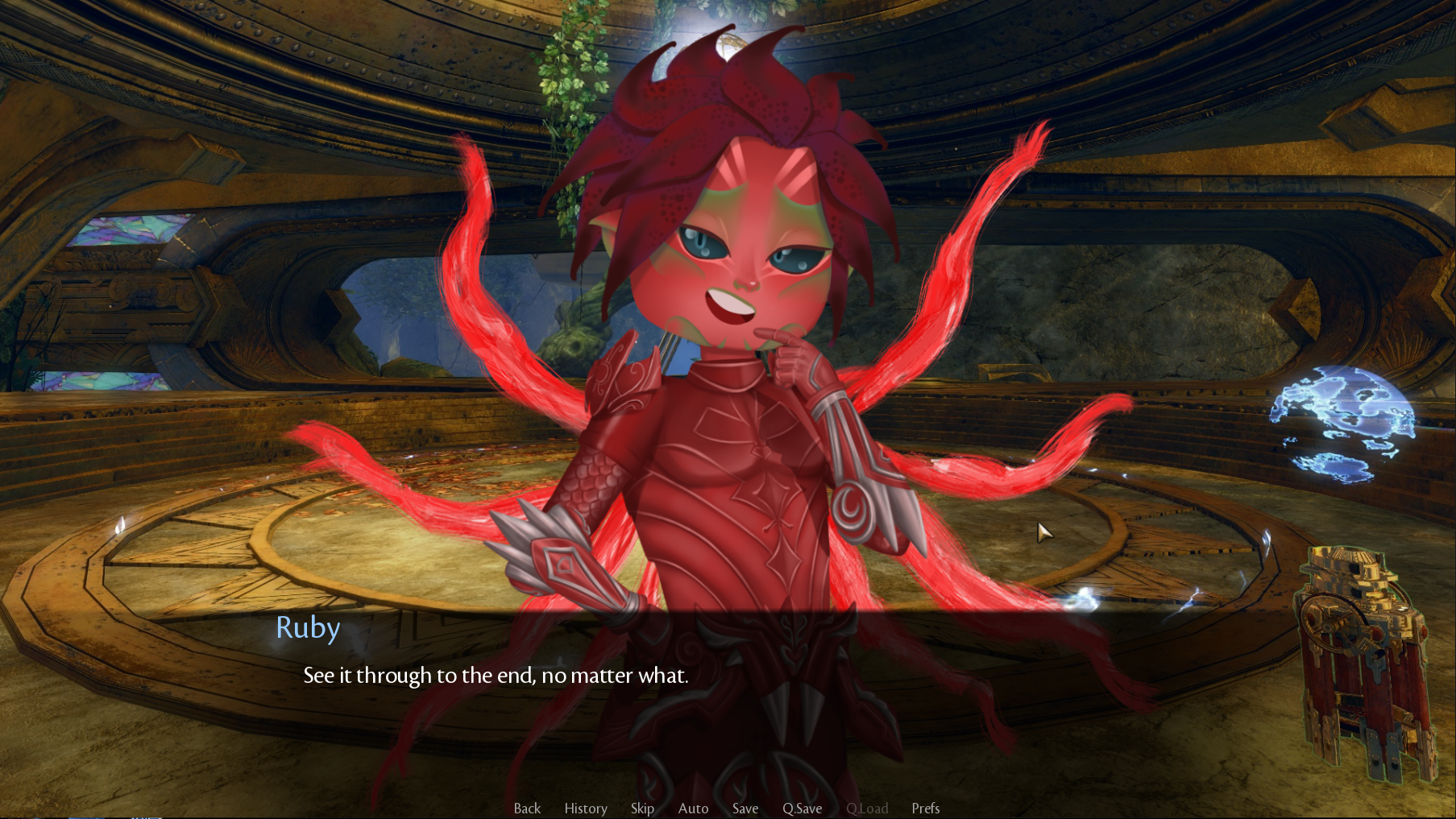
Task: Open Prefs settings
Action: click(925, 808)
